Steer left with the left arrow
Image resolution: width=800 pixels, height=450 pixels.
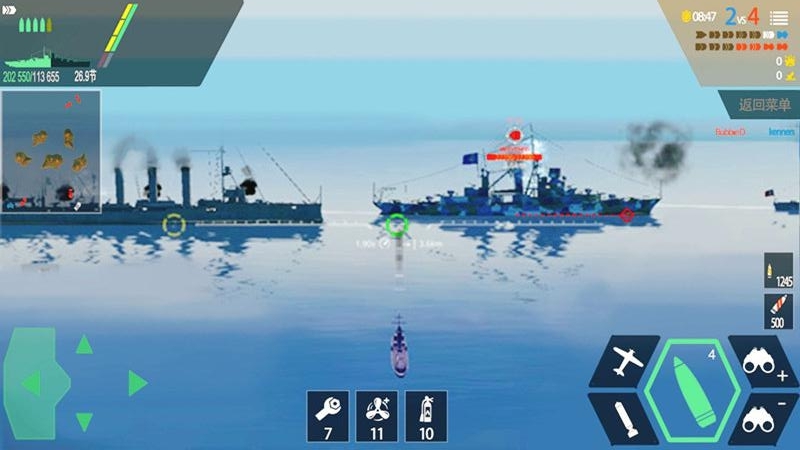(x=32, y=383)
